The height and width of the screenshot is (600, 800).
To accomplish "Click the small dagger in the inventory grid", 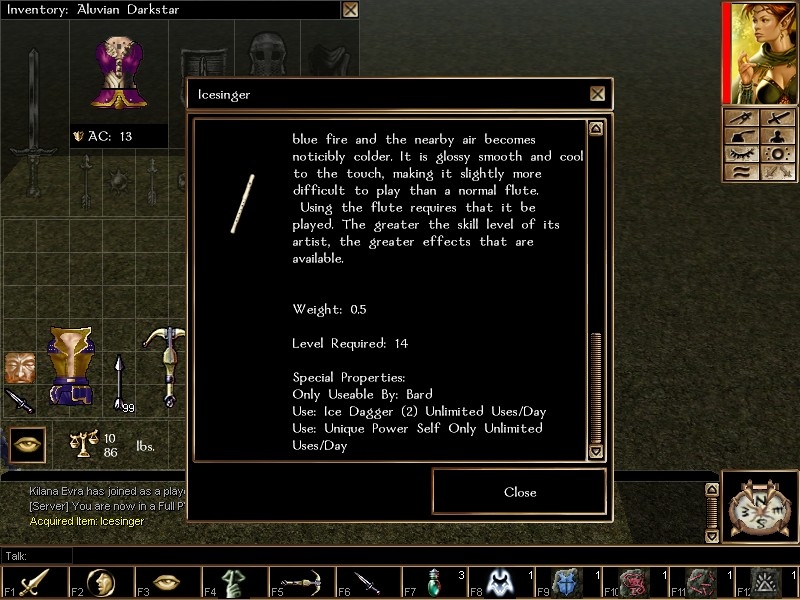I will pos(18,400).
